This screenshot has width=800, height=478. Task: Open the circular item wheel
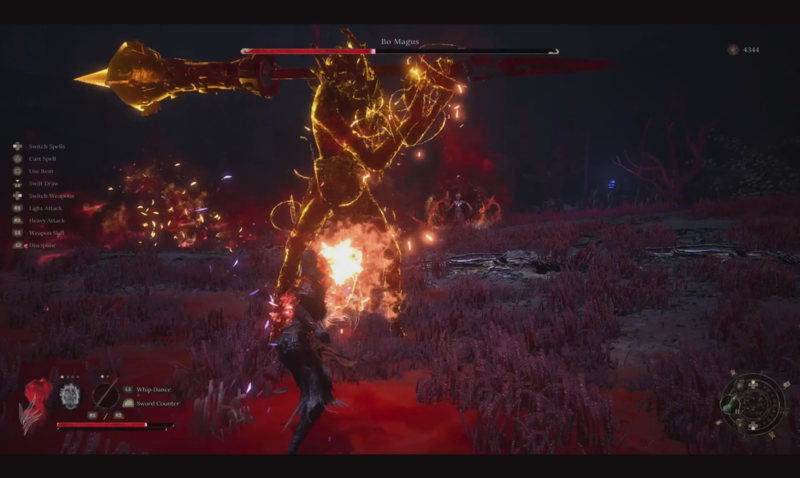click(x=753, y=403)
